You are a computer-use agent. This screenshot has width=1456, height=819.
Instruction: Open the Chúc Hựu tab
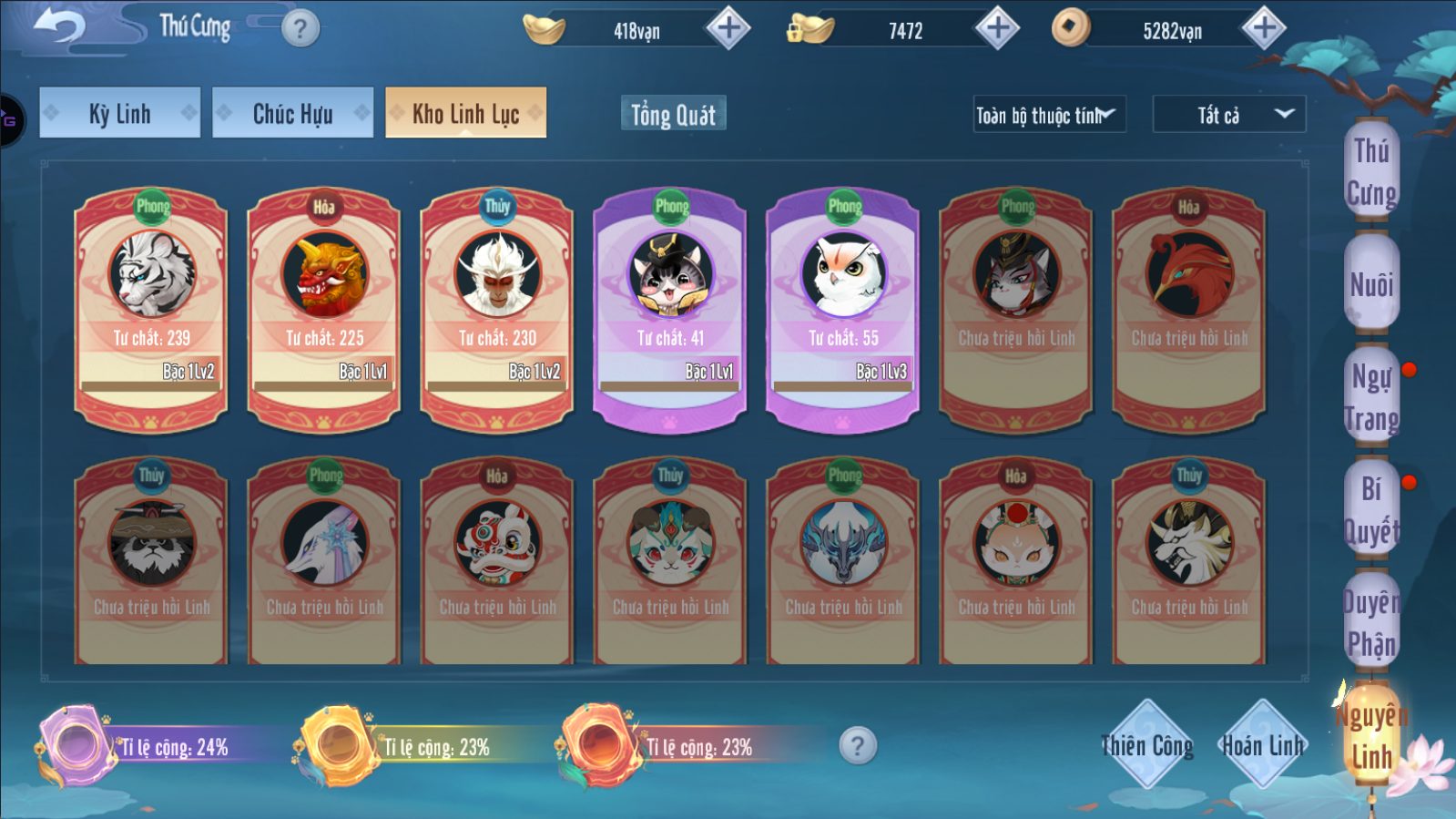[x=292, y=113]
